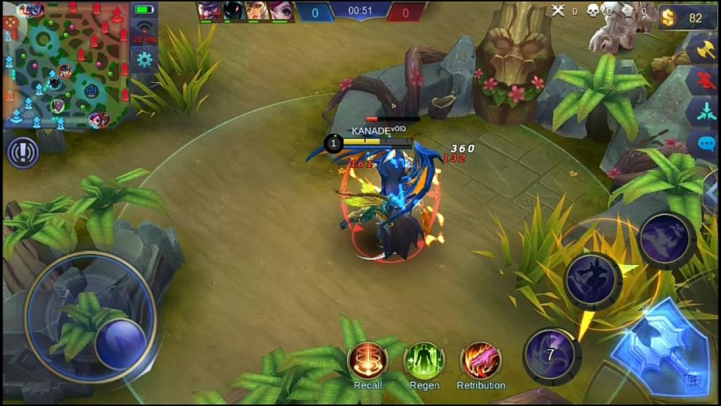Use the leaping figure skill
Viewport: 722px width, 406px height.
tap(593, 279)
